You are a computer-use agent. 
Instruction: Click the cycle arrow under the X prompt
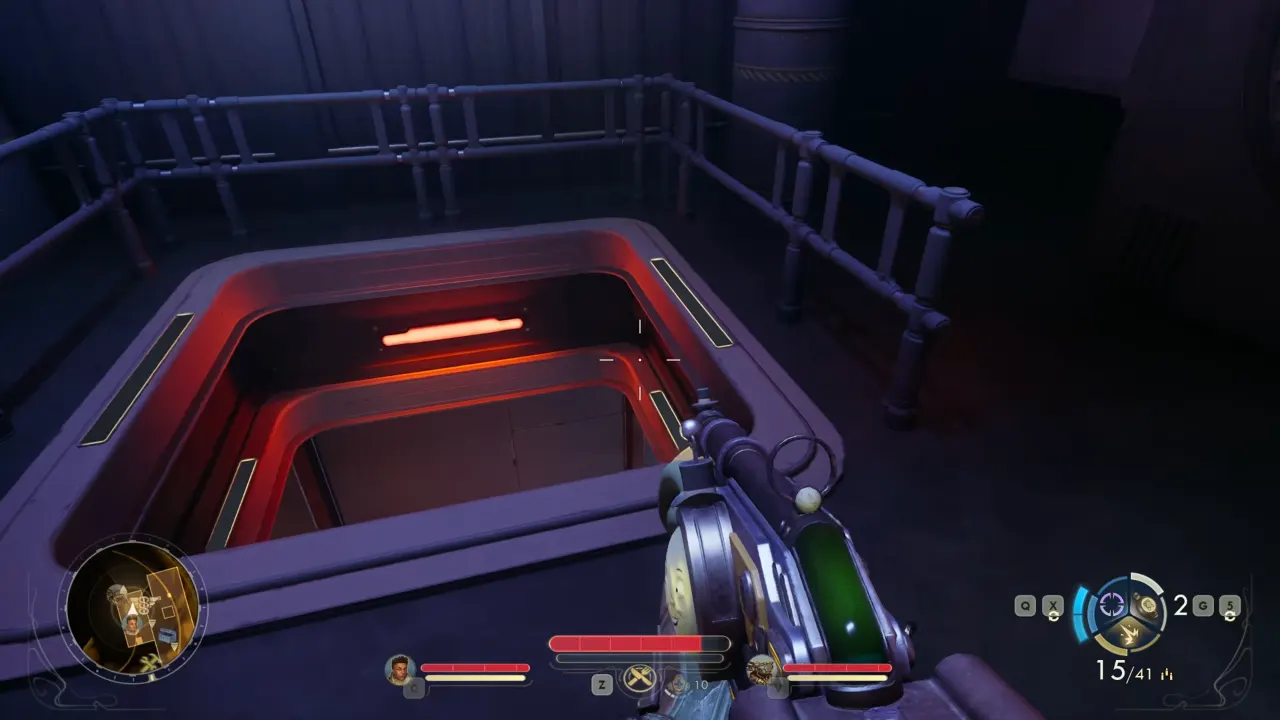(x=1054, y=616)
